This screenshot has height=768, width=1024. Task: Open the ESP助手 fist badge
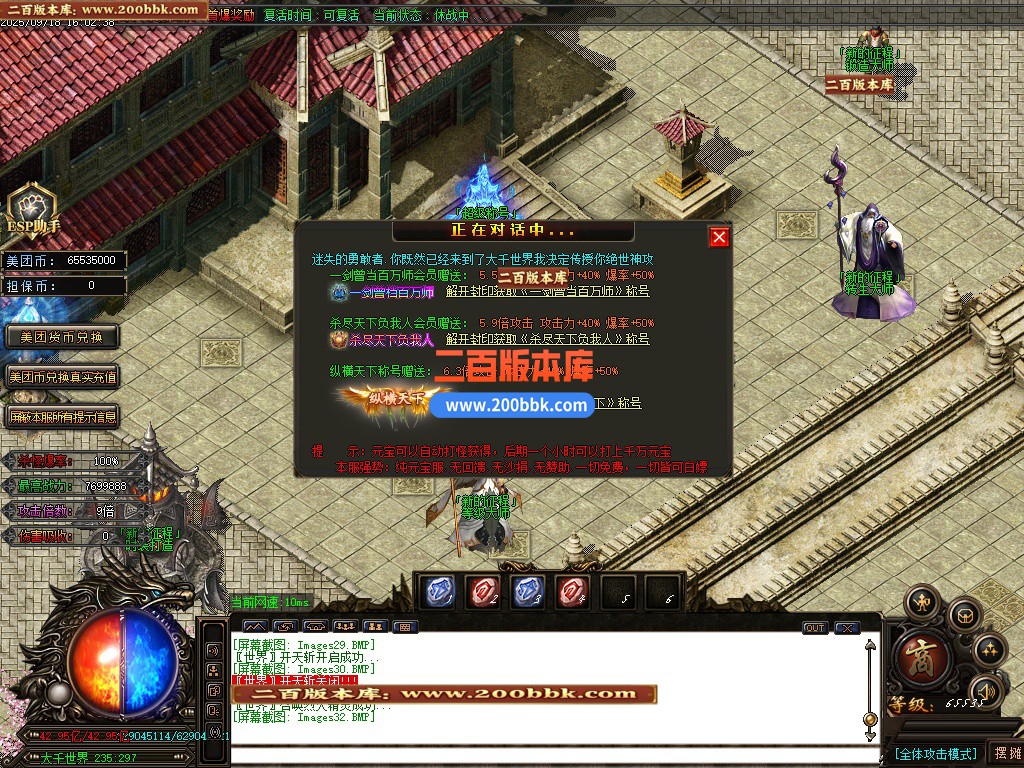pyautogui.click(x=32, y=209)
